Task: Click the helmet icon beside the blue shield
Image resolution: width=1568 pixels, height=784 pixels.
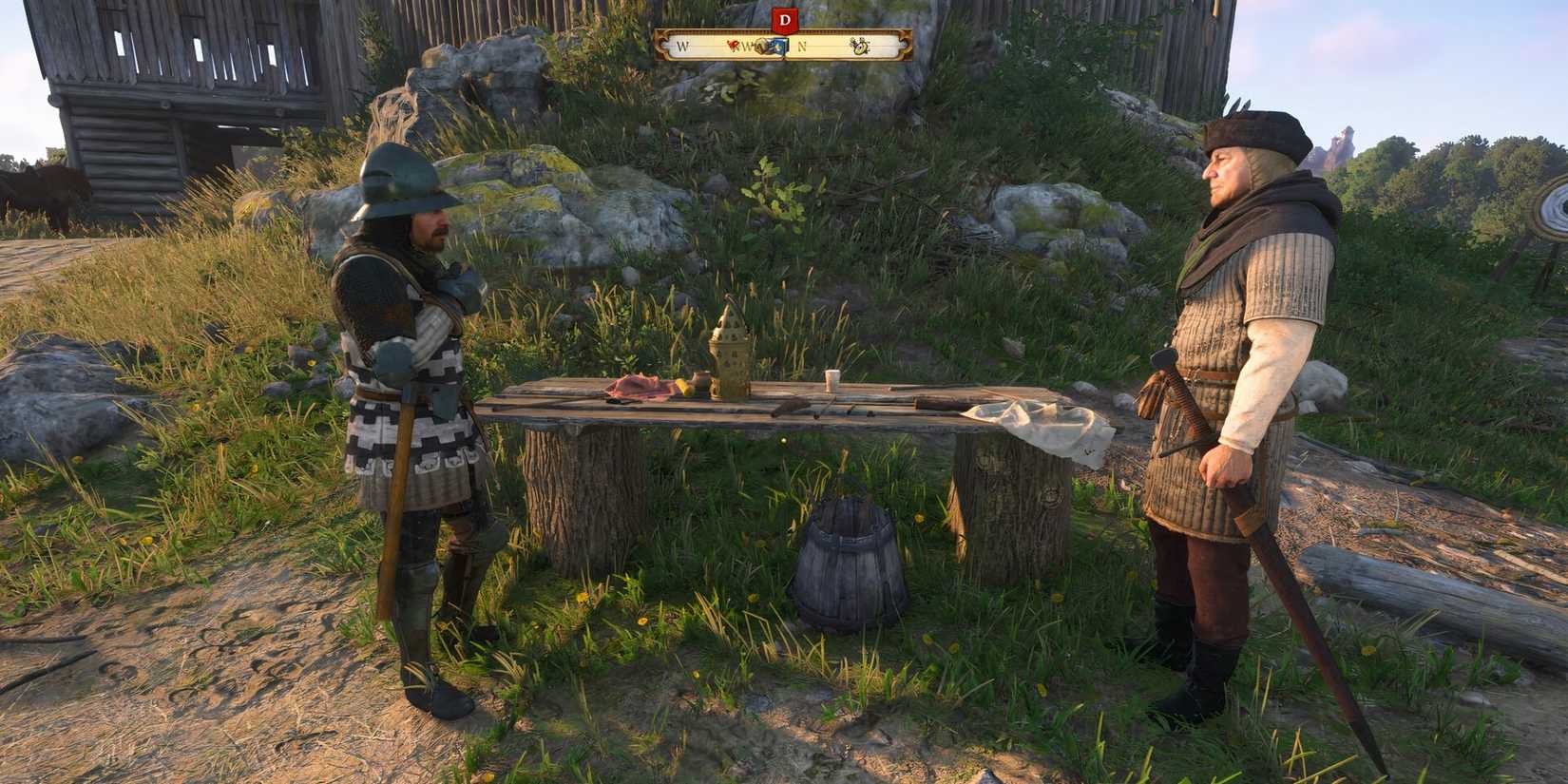Action: pyautogui.click(x=762, y=46)
